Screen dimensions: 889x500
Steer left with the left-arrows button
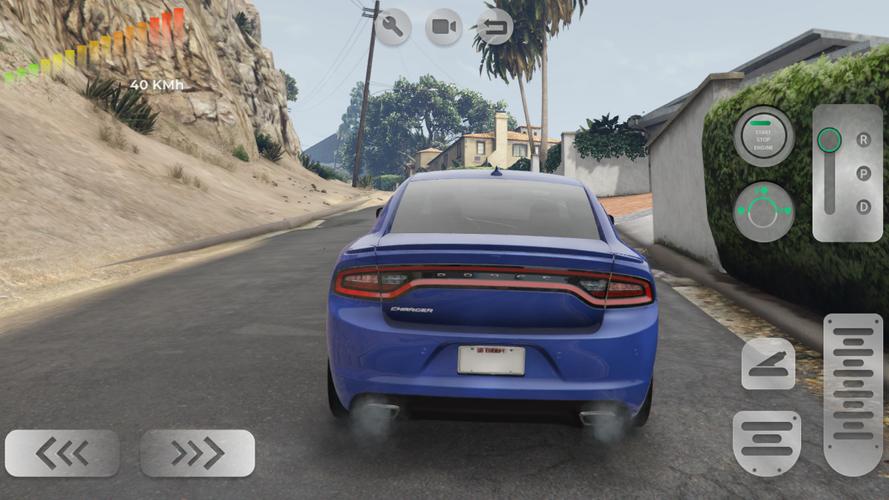point(62,453)
